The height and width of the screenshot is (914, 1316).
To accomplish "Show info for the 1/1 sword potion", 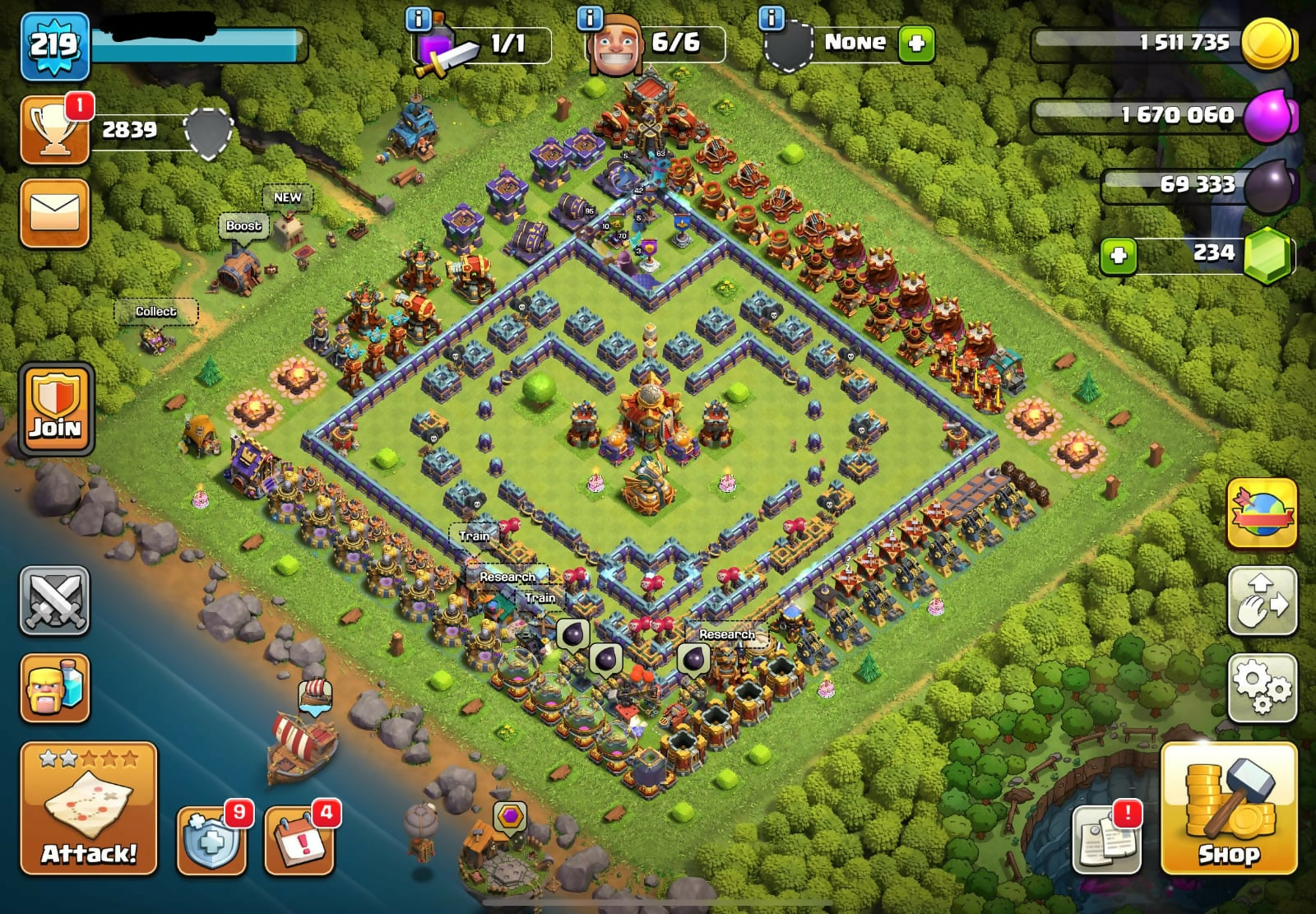I will (x=419, y=18).
